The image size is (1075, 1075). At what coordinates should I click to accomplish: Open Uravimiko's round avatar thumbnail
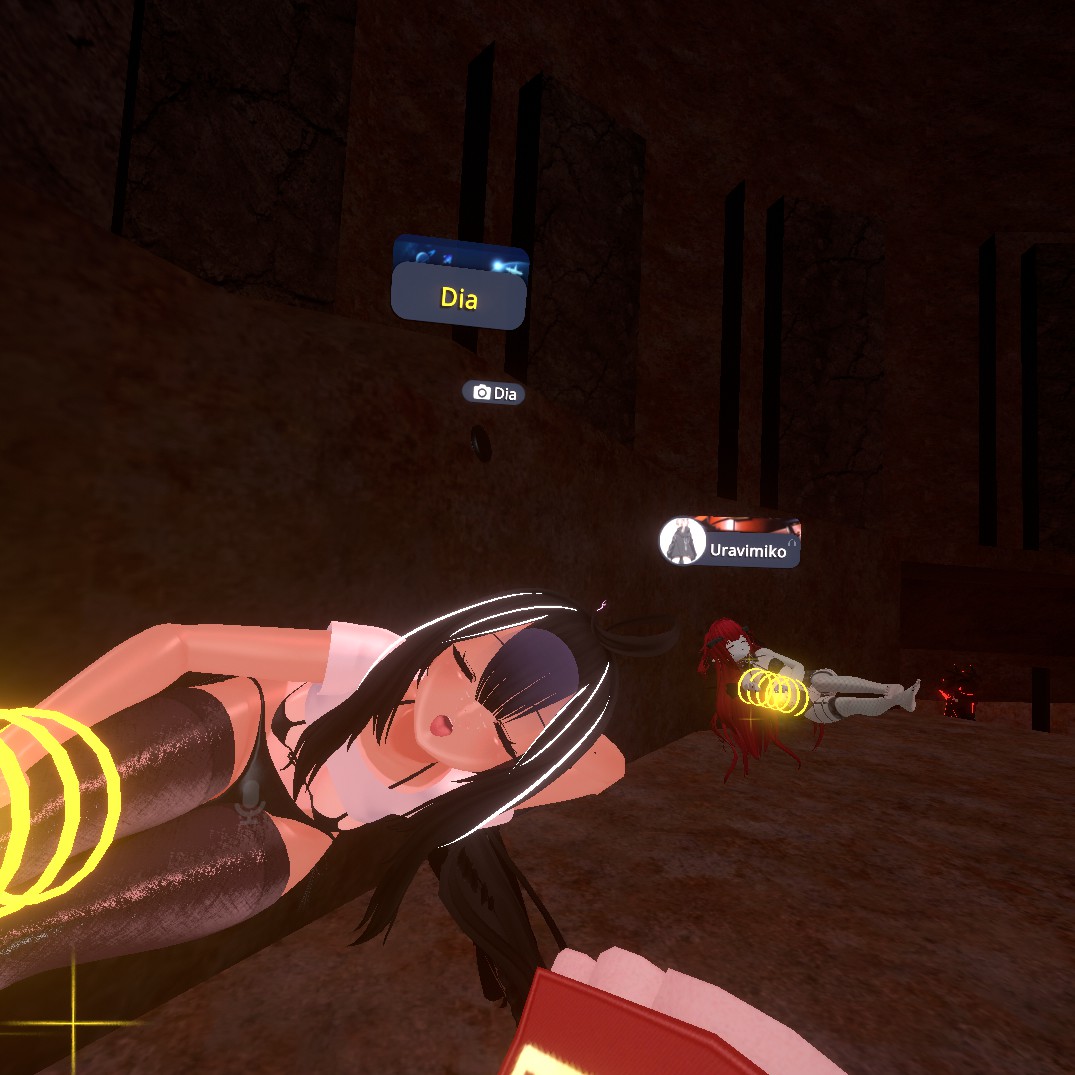pyautogui.click(x=683, y=541)
